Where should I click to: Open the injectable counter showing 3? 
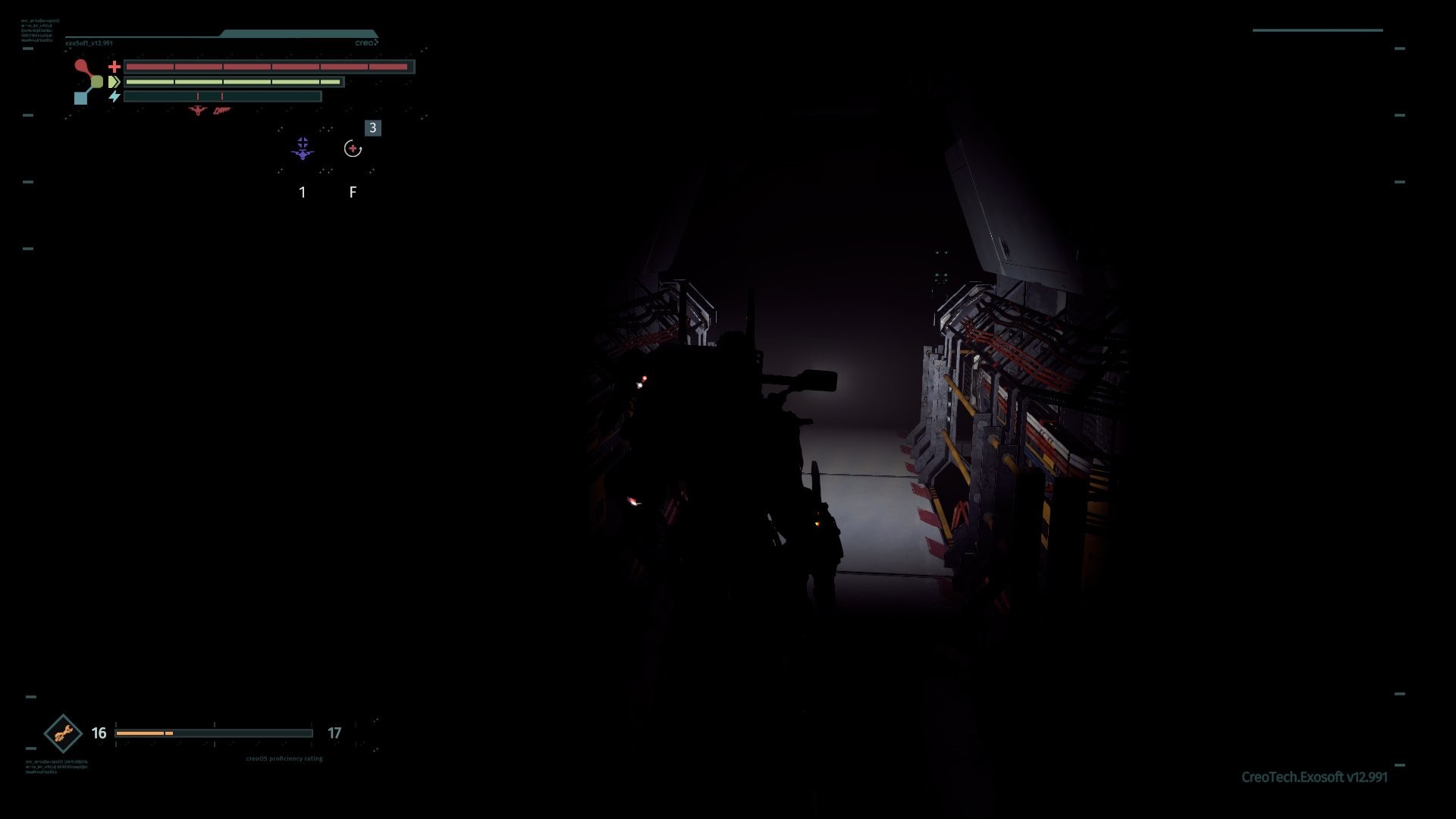(372, 128)
